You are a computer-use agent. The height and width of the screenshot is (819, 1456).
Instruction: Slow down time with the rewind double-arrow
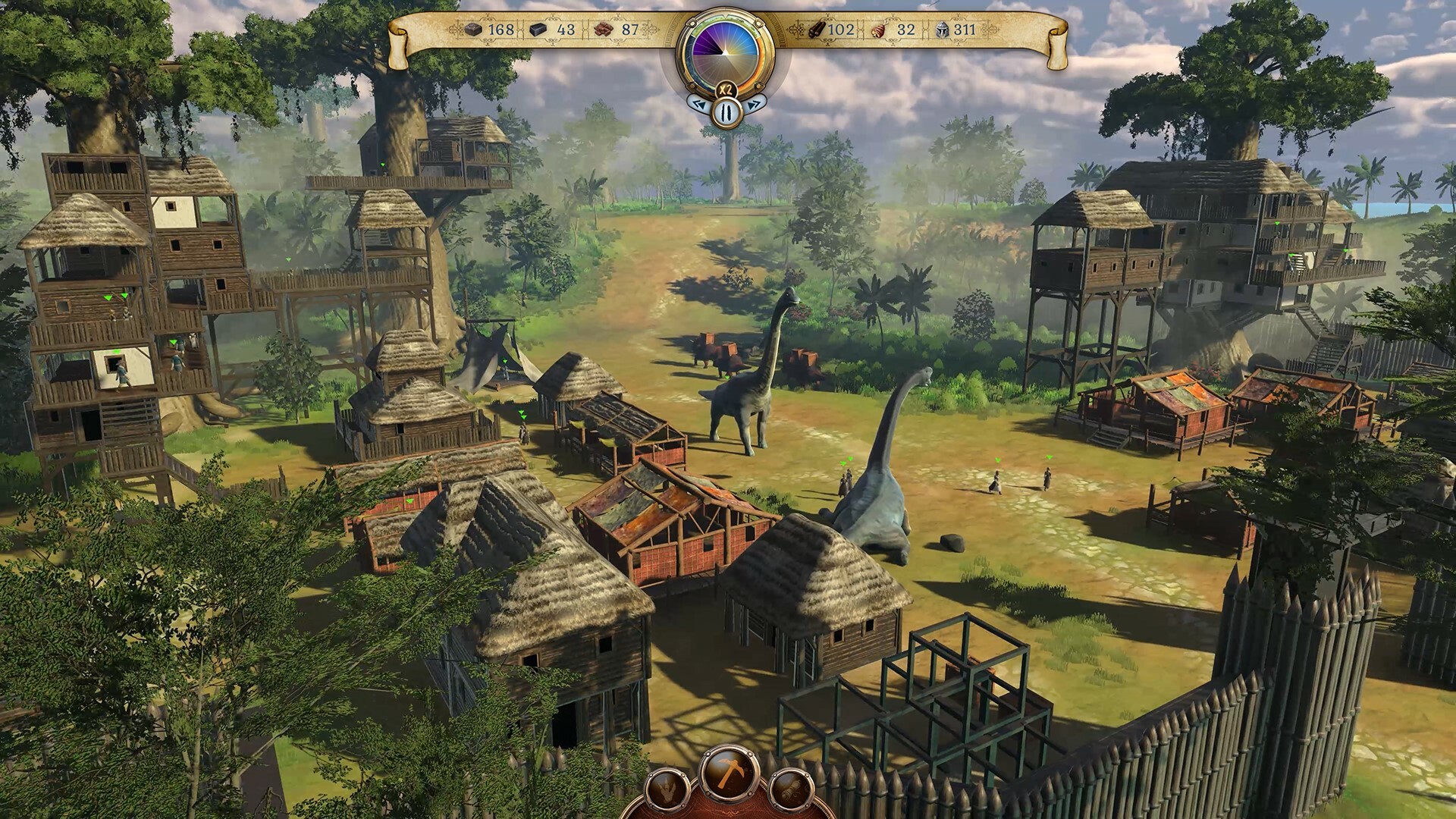(699, 105)
